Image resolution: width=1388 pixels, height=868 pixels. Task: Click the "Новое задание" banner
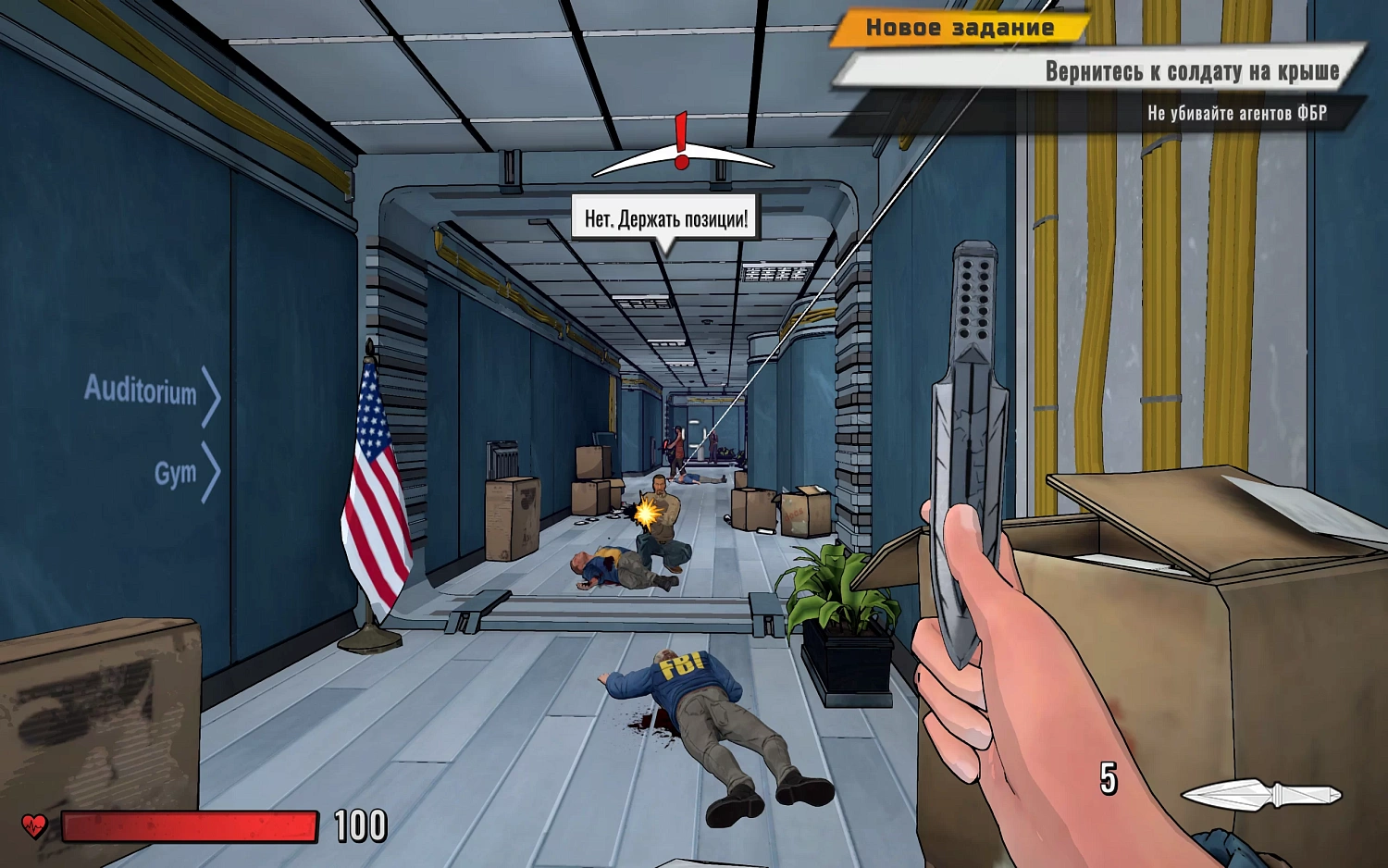point(960,28)
